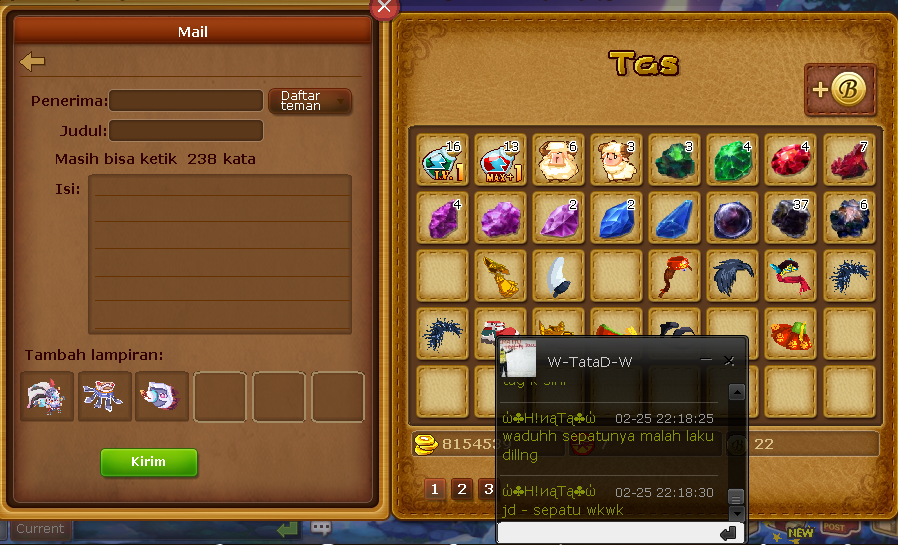The image size is (898, 545).
Task: Send the mail with the Kirim button
Action: click(x=149, y=462)
